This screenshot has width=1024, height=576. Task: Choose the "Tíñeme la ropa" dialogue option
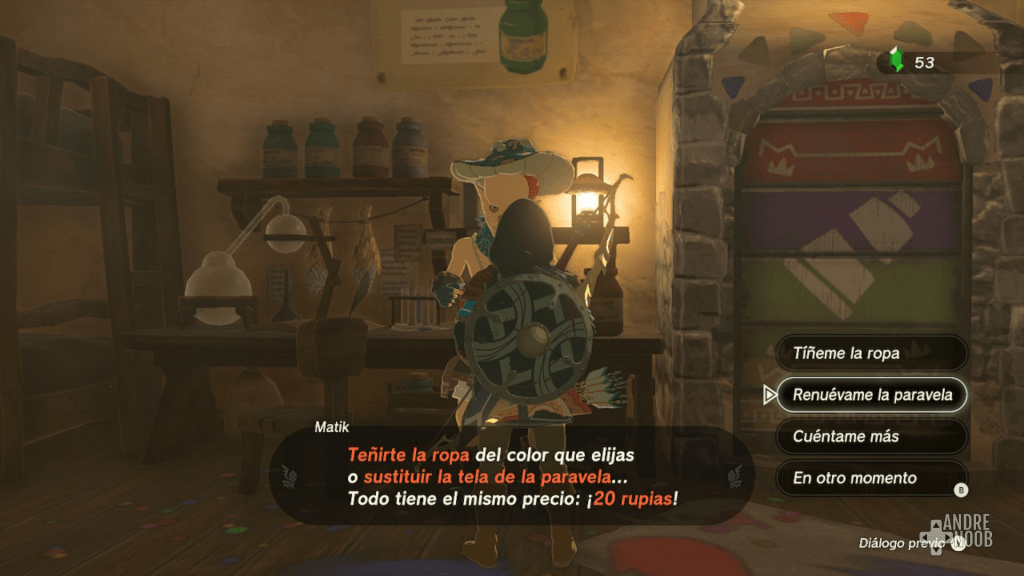point(871,353)
